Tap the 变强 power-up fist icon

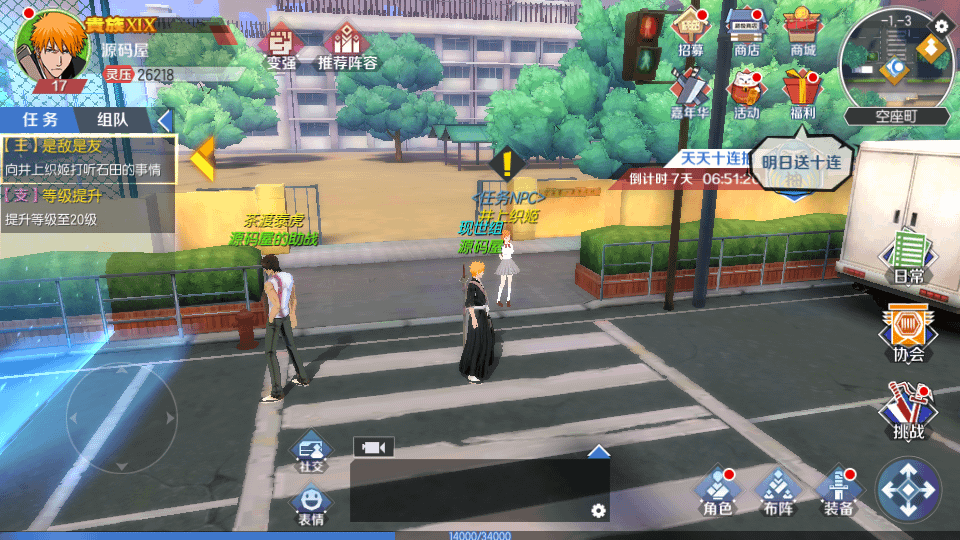(x=281, y=45)
